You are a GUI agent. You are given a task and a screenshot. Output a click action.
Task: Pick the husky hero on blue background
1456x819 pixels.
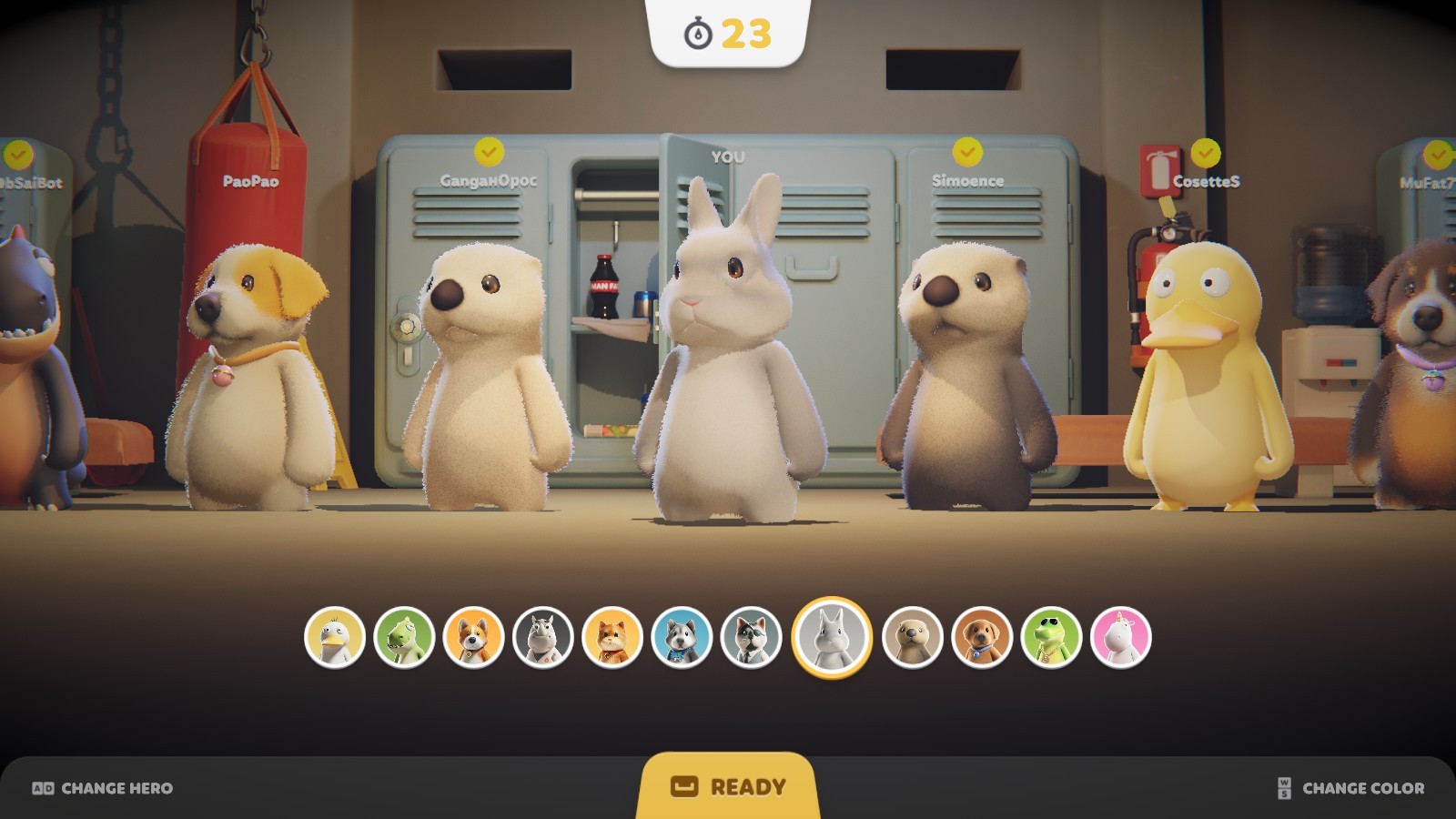click(682, 637)
